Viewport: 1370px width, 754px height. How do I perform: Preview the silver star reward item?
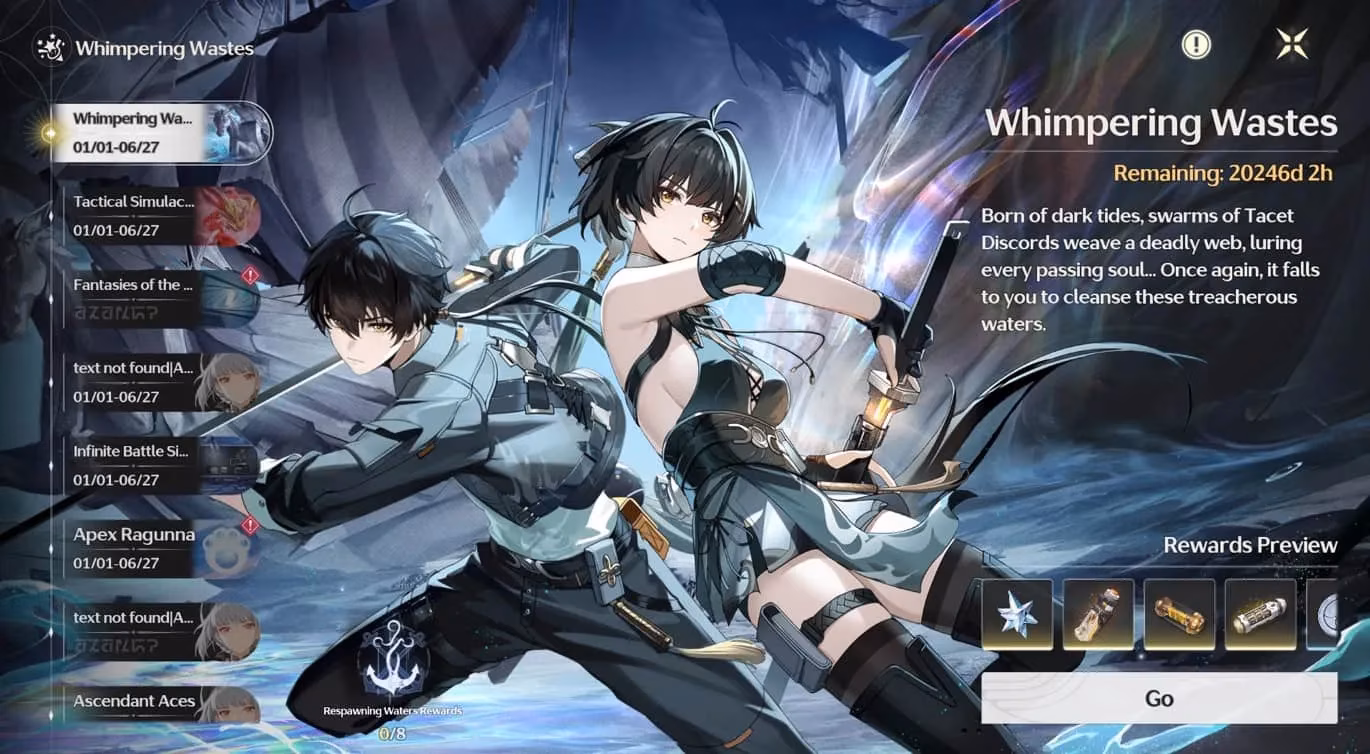click(1017, 614)
